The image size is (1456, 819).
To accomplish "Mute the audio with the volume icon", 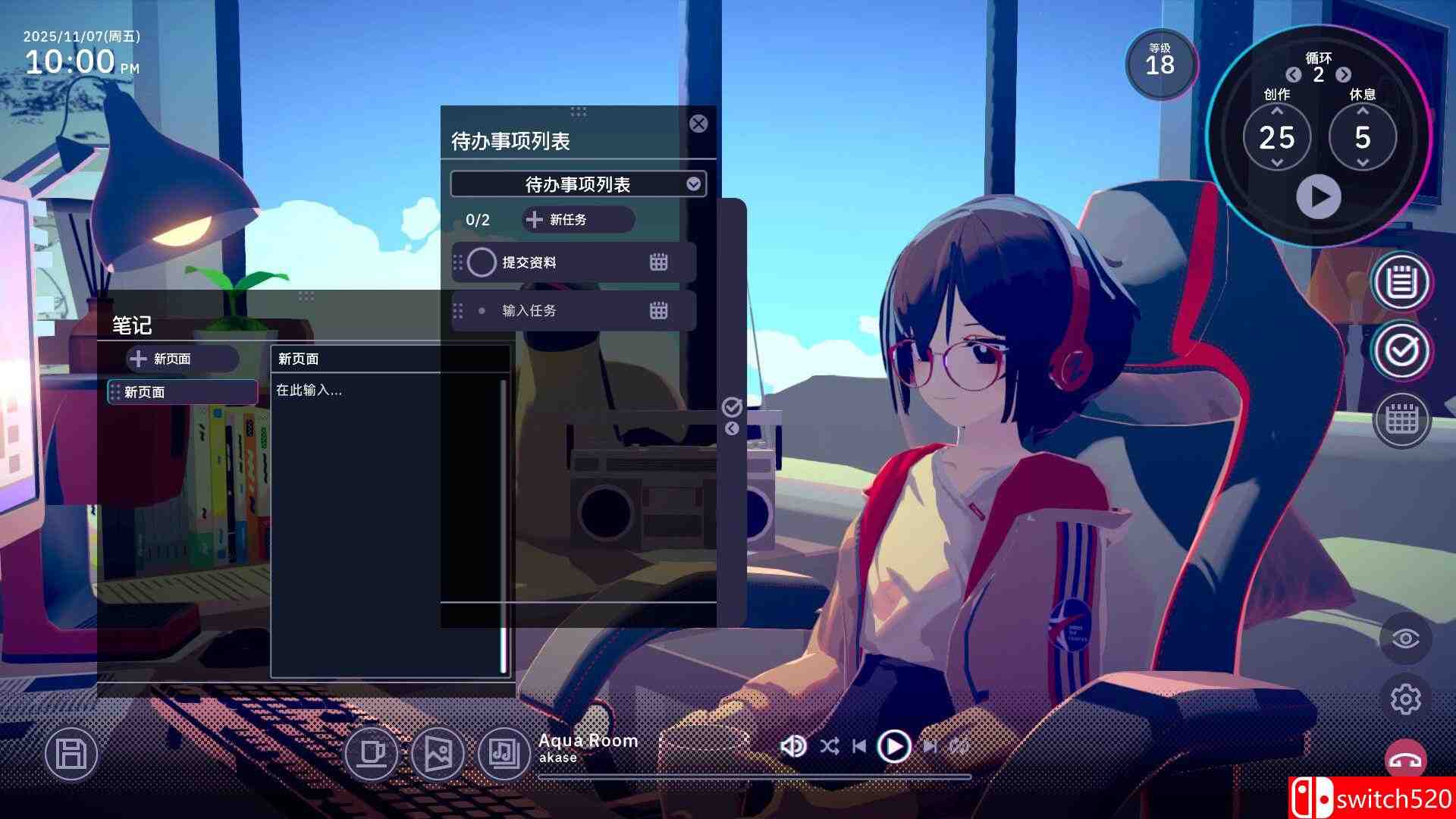I will point(793,745).
